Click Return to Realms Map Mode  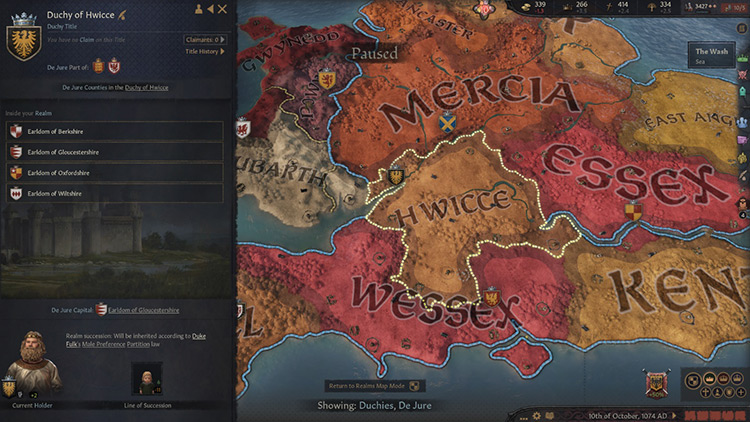tap(376, 385)
